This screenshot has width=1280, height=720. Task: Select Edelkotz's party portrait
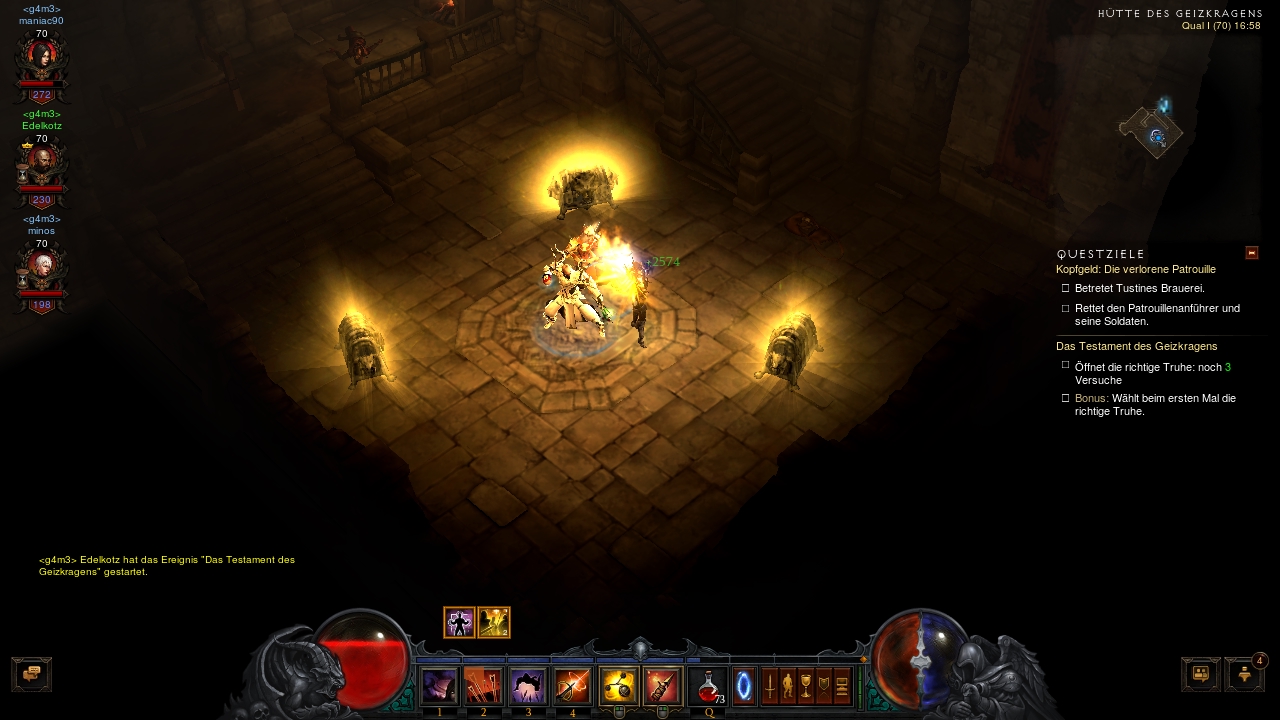[41, 165]
